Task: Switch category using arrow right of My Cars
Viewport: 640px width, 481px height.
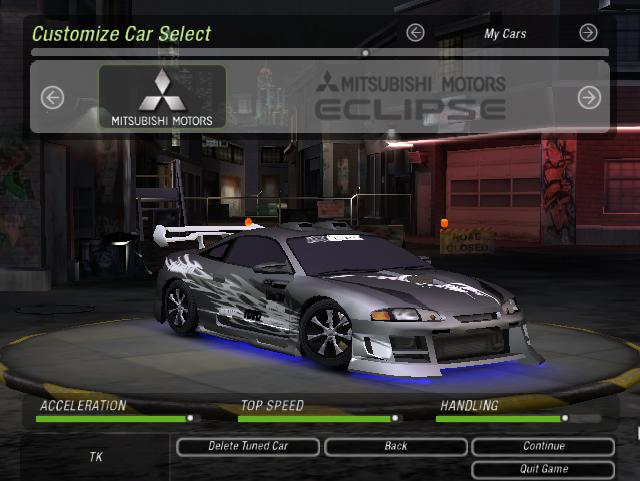Action: [x=588, y=33]
